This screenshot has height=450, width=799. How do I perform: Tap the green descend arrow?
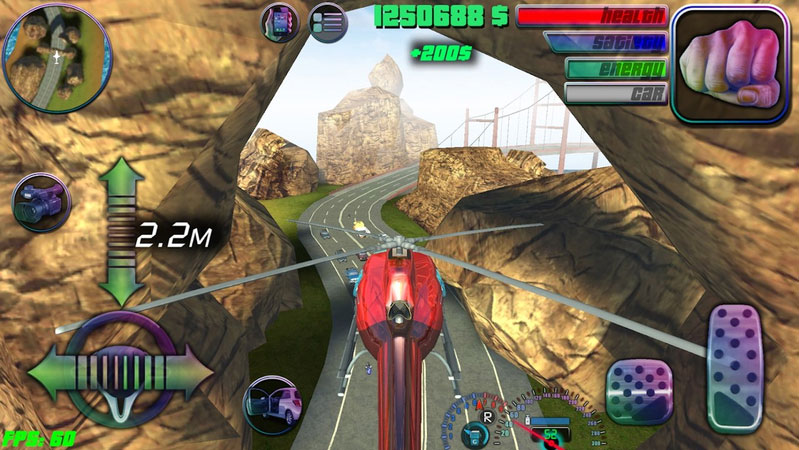click(121, 283)
